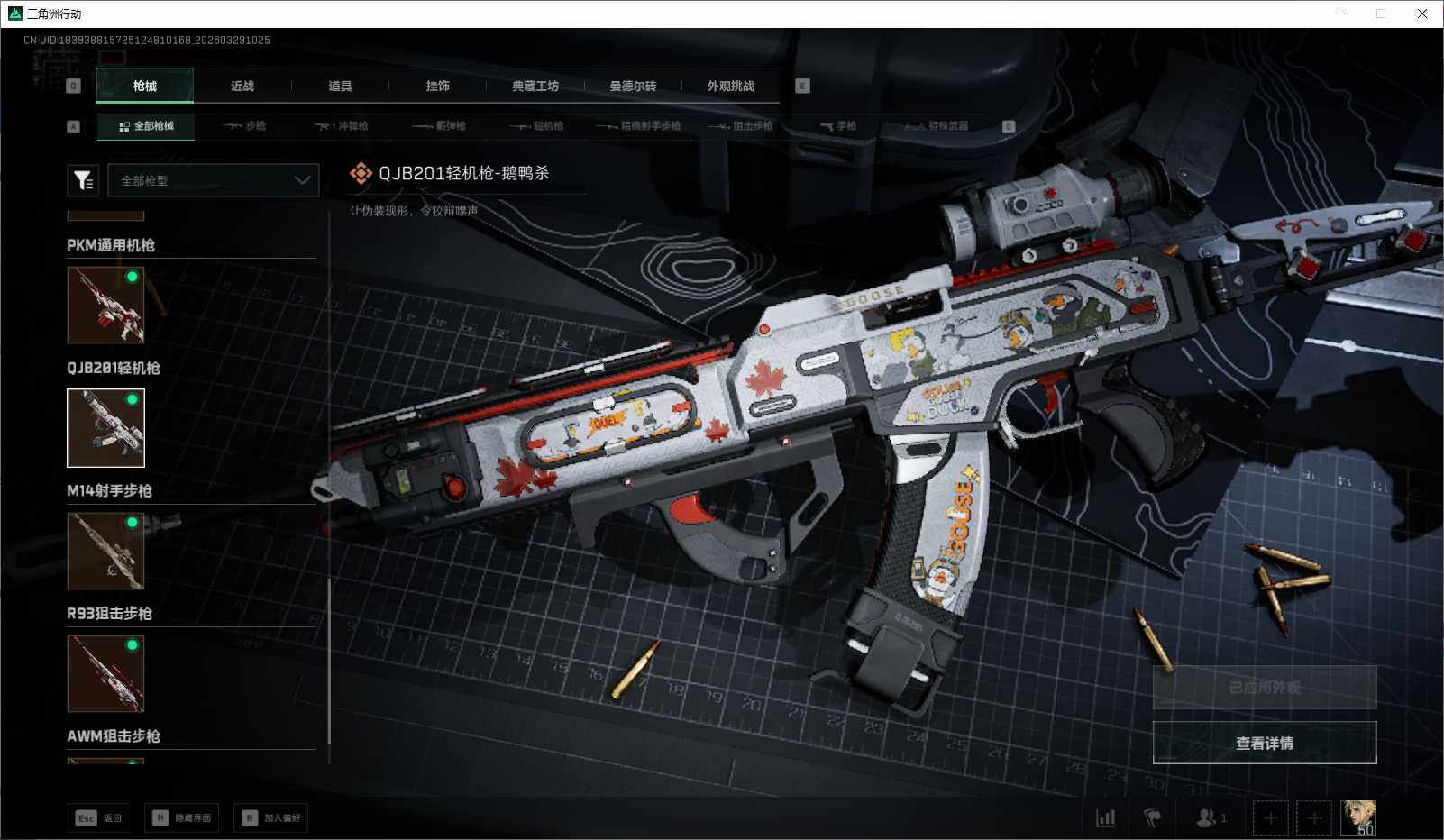Click the filter funnel icon
Viewport: 1444px width, 840px height.
tap(83, 180)
